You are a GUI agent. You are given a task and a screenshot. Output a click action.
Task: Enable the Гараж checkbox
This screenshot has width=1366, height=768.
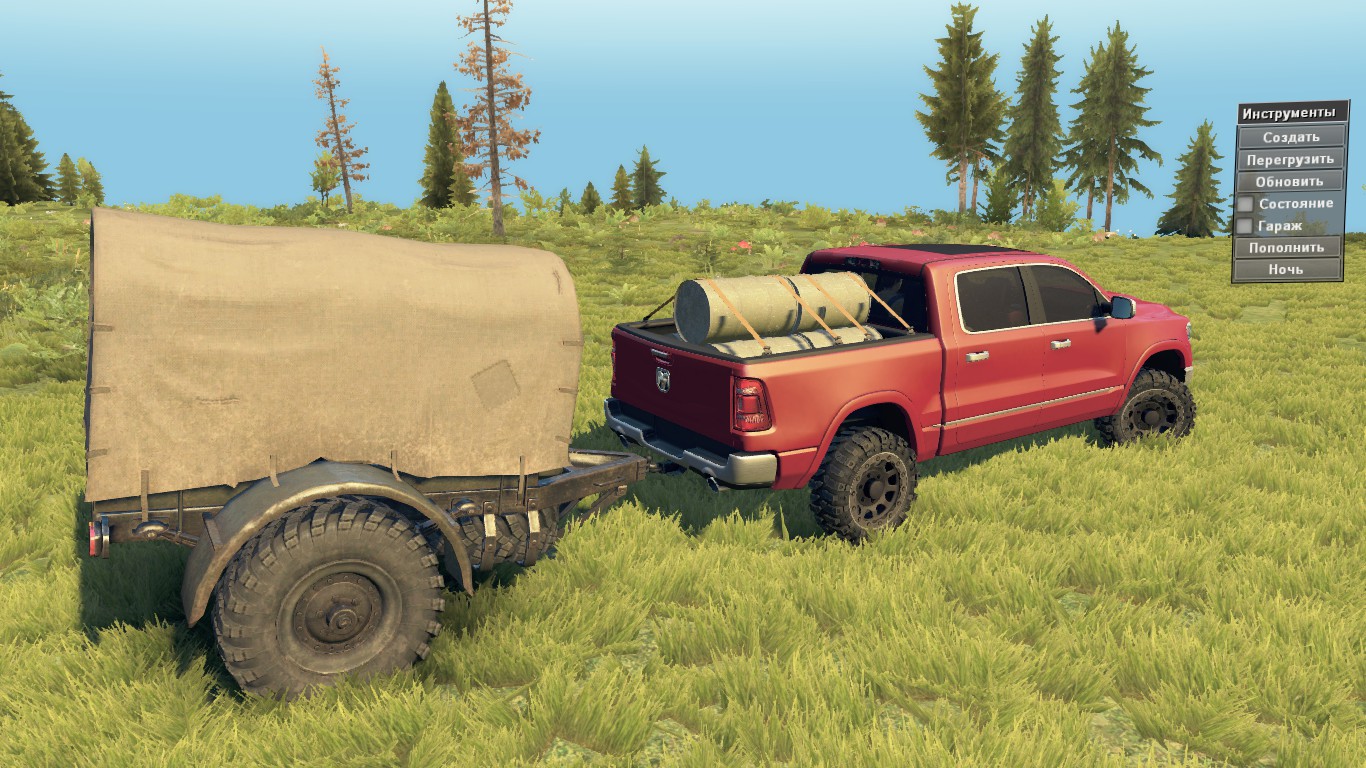tap(1245, 226)
